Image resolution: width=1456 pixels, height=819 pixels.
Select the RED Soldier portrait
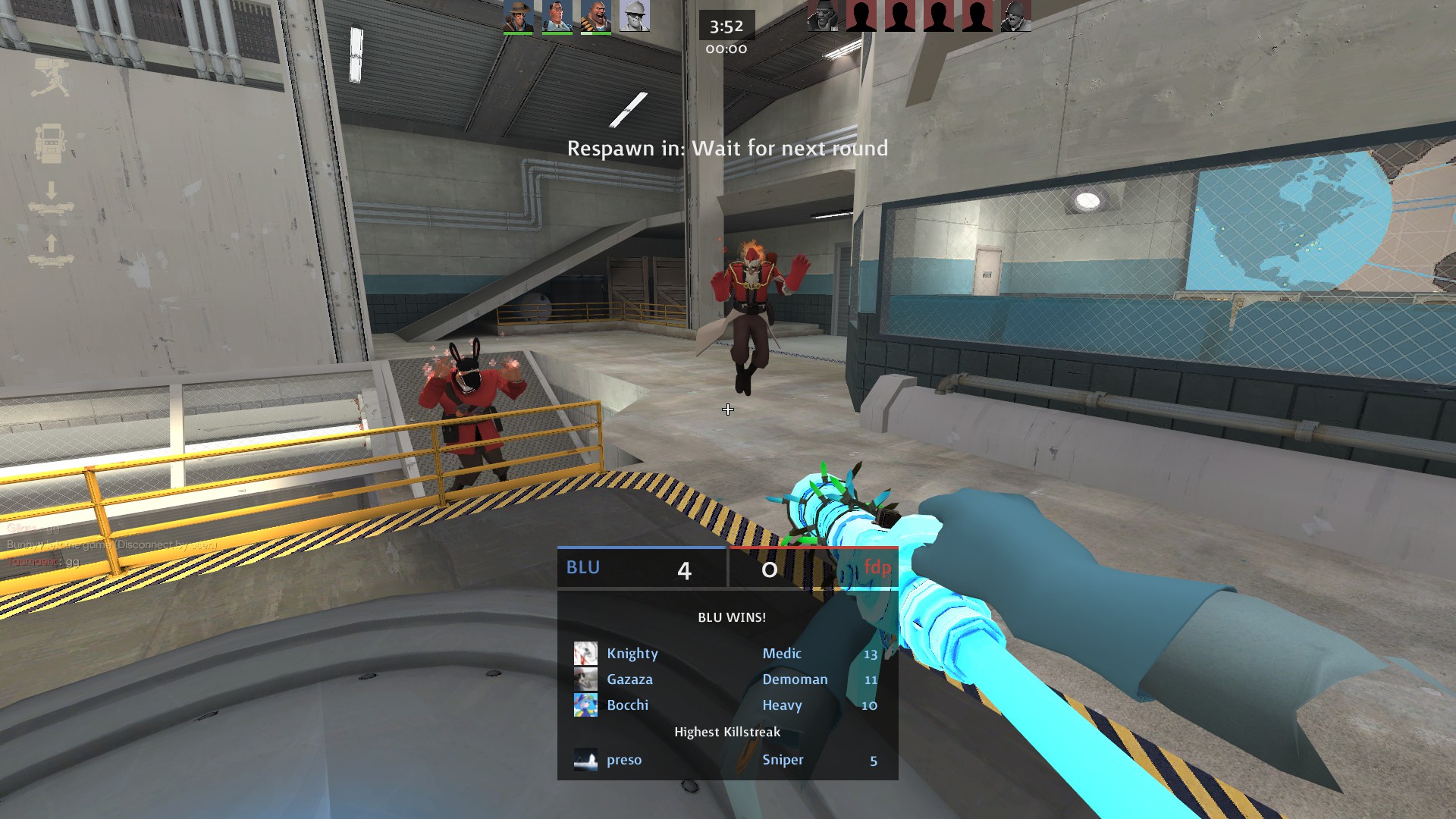pyautogui.click(x=1015, y=16)
